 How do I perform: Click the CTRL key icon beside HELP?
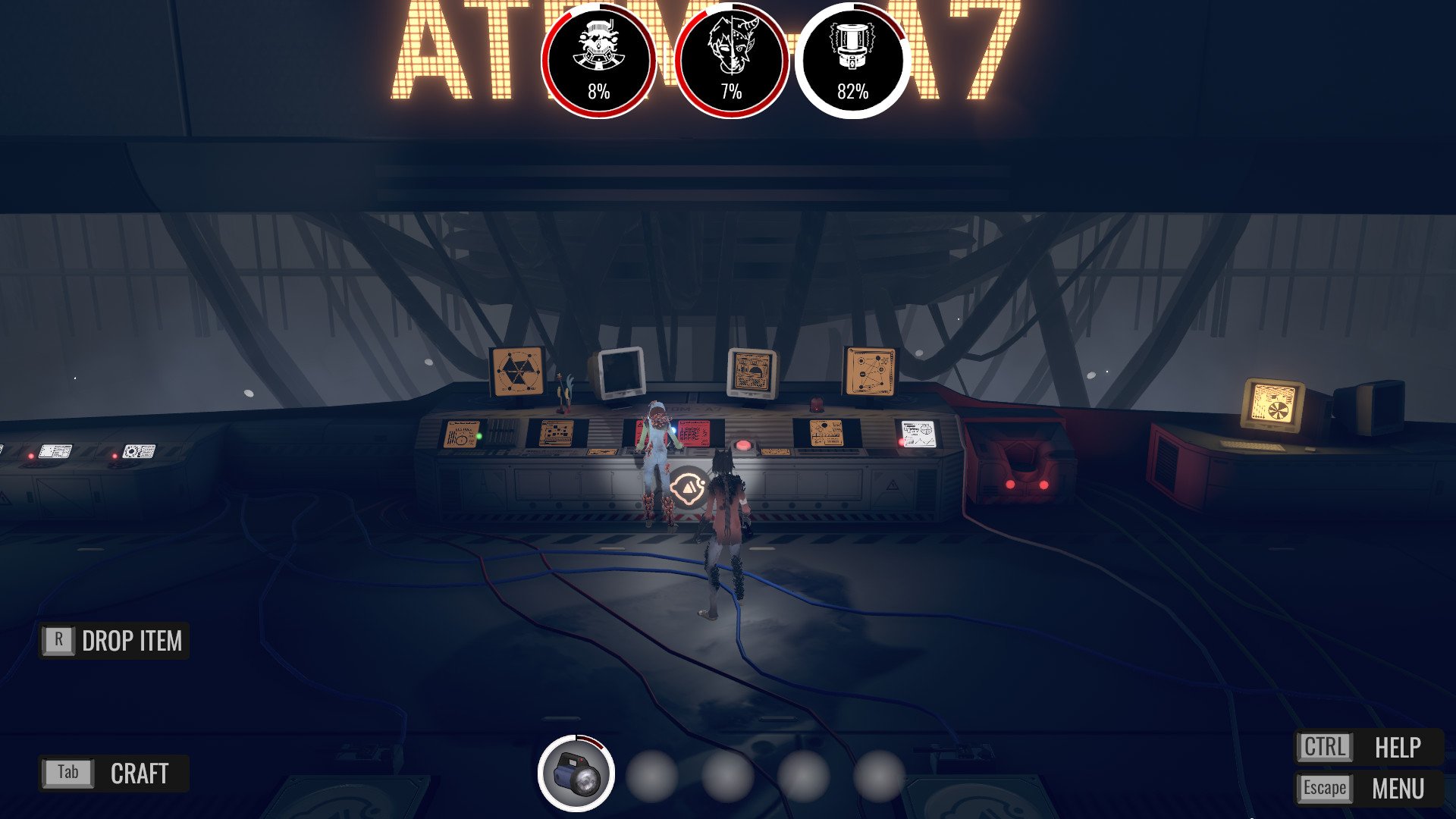click(1323, 748)
